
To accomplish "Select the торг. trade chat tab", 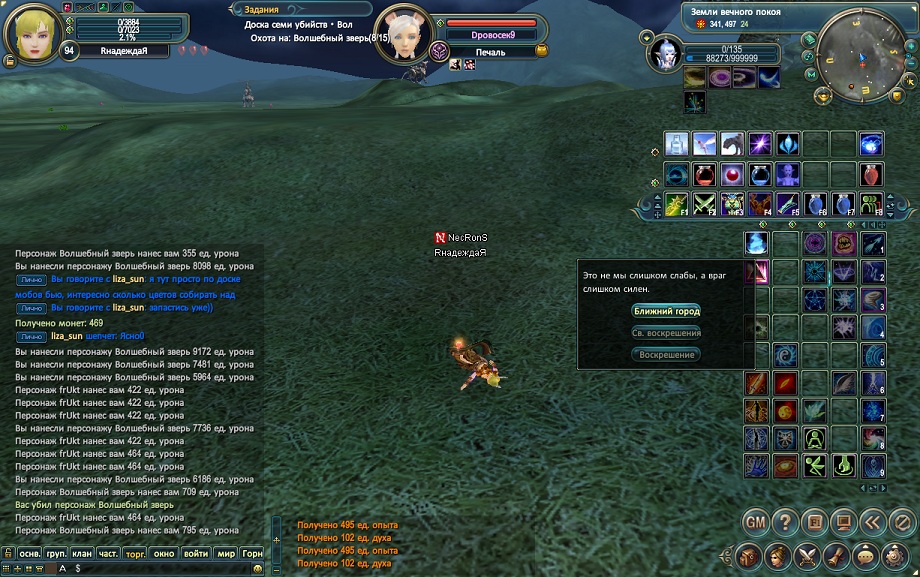I will pyautogui.click(x=135, y=552).
